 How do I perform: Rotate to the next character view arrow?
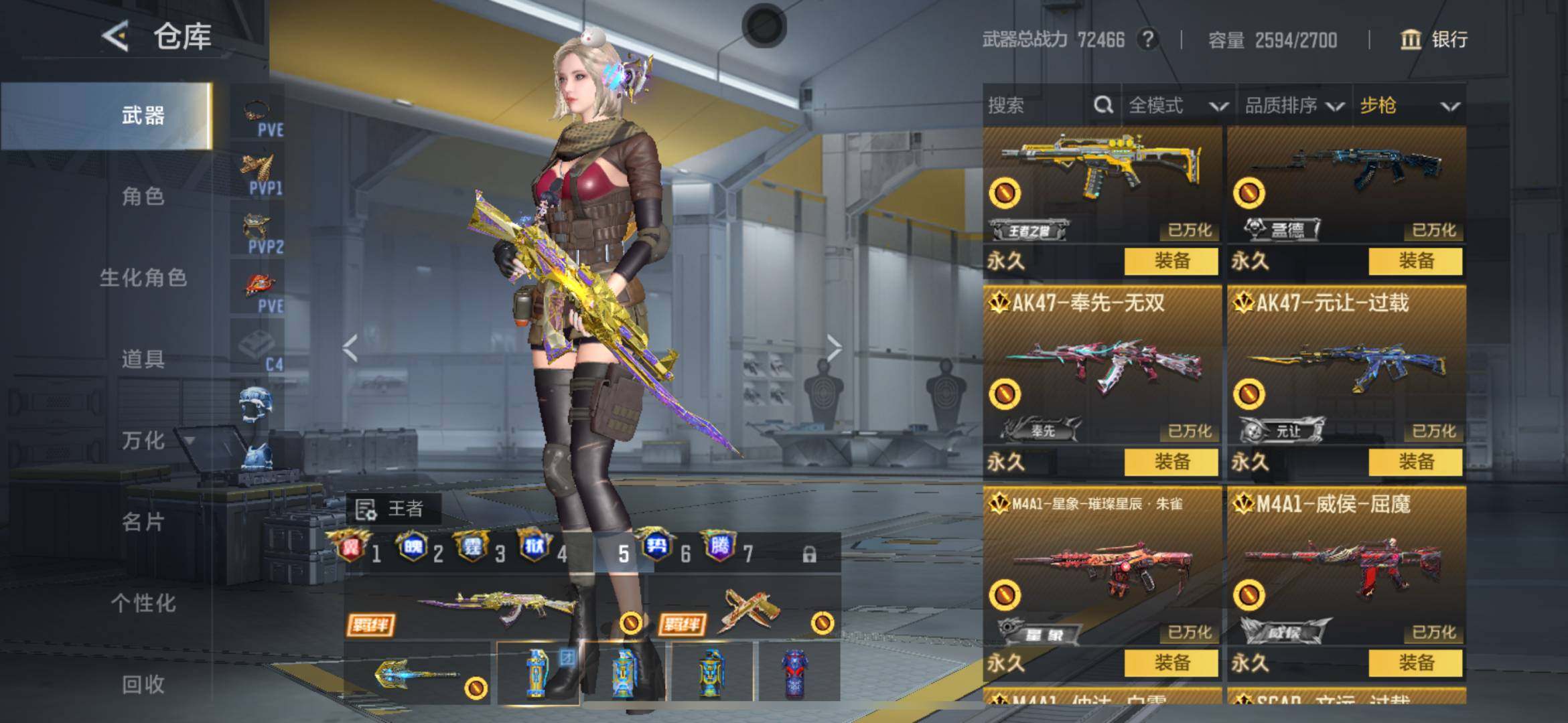[x=834, y=348]
